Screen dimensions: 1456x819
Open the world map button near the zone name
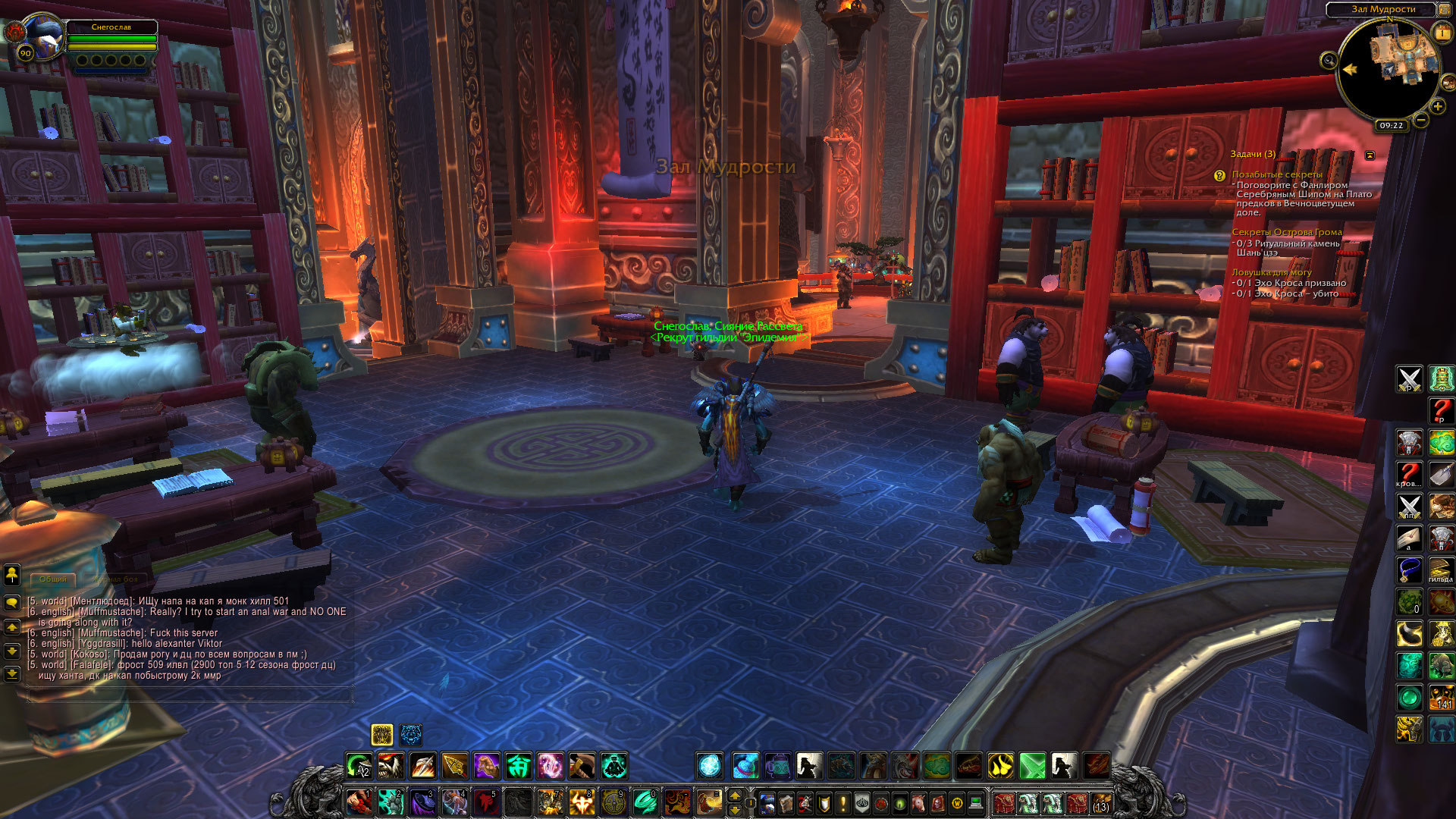1445,9
